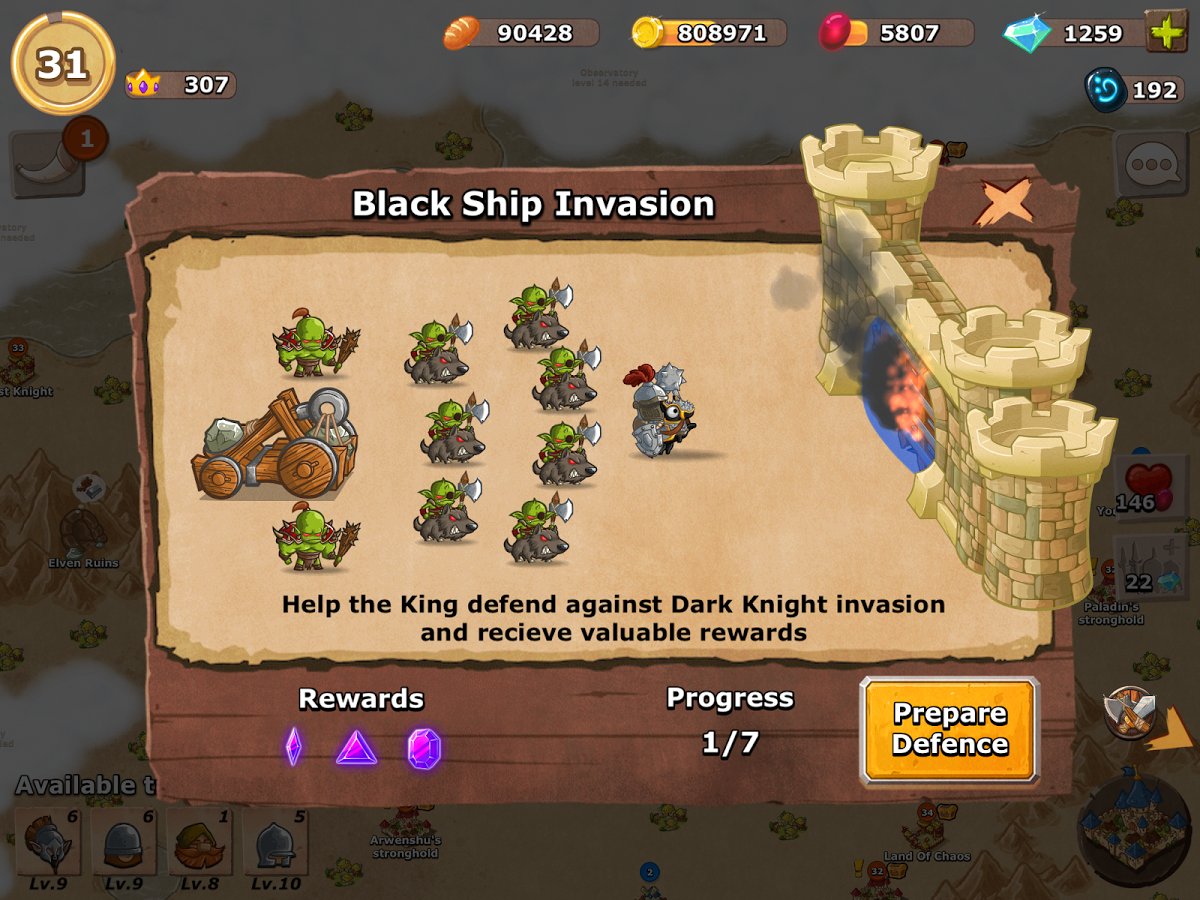
Task: Select the Lv.10 helmet unit card
Action: (275, 845)
